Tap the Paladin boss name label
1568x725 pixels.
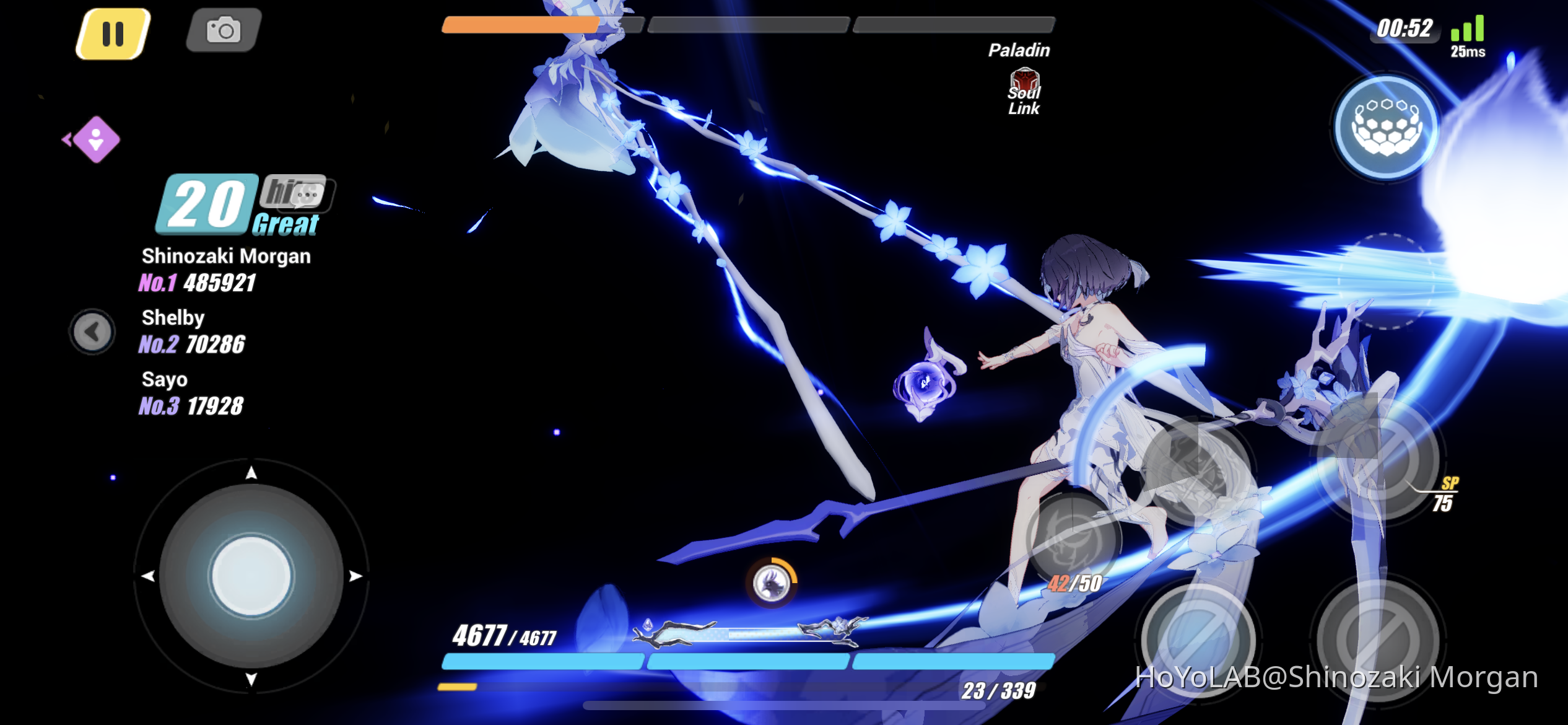[x=1018, y=50]
